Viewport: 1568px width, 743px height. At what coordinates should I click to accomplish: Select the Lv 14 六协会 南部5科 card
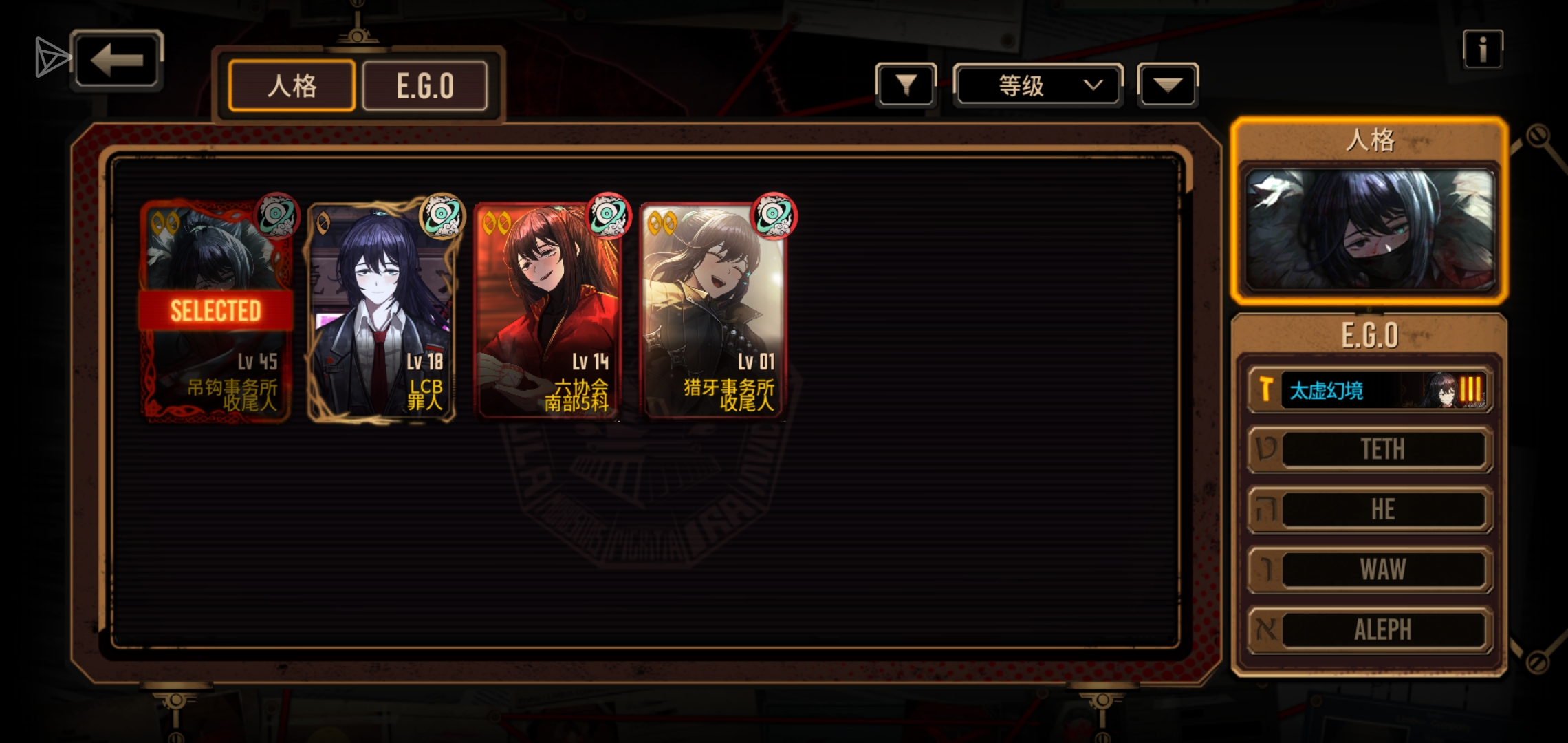(548, 311)
